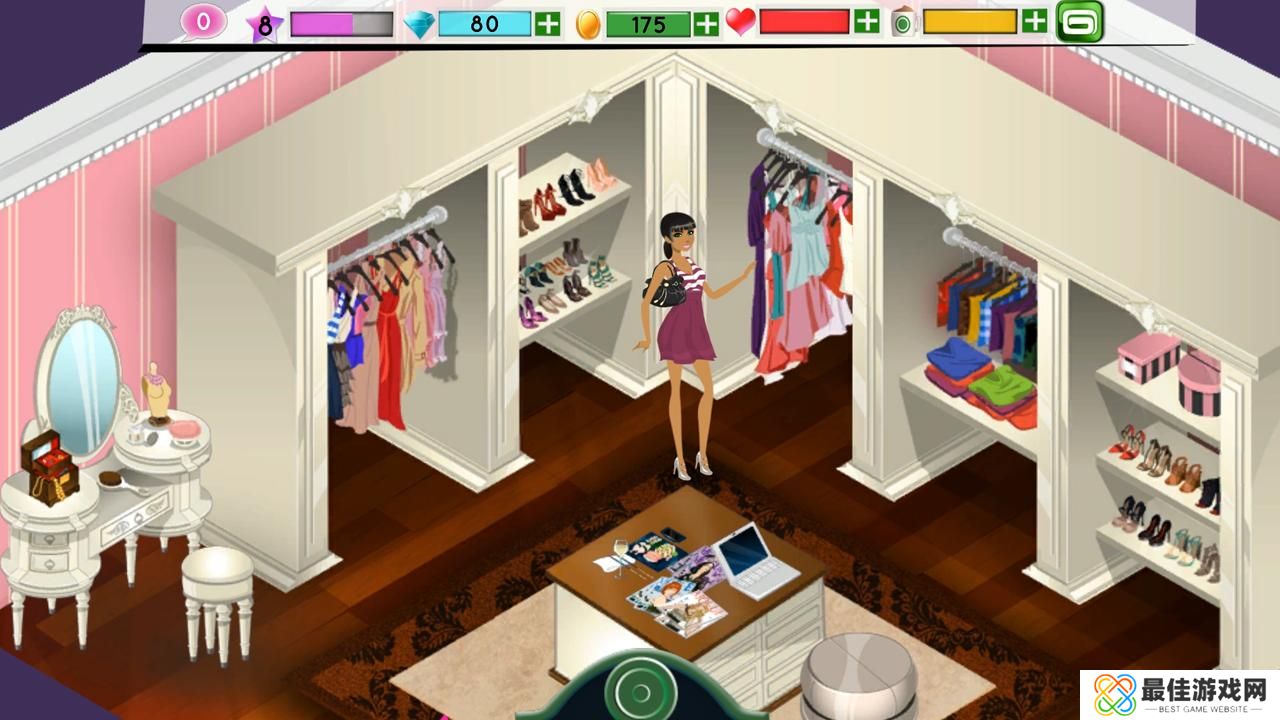Add more diamonds with the plus button
This screenshot has width=1280, height=720.
(x=547, y=23)
